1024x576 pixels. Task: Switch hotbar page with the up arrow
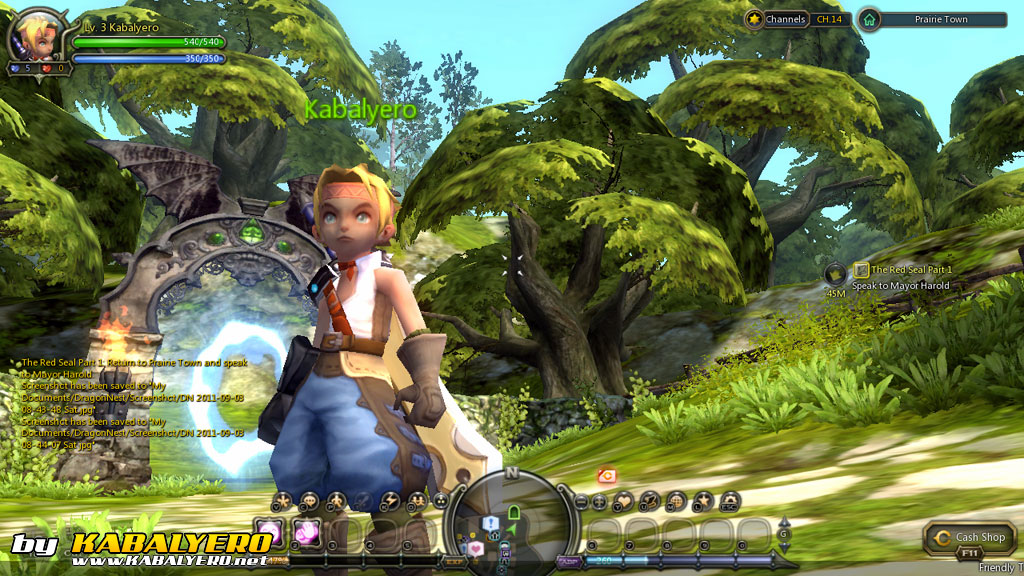click(783, 522)
